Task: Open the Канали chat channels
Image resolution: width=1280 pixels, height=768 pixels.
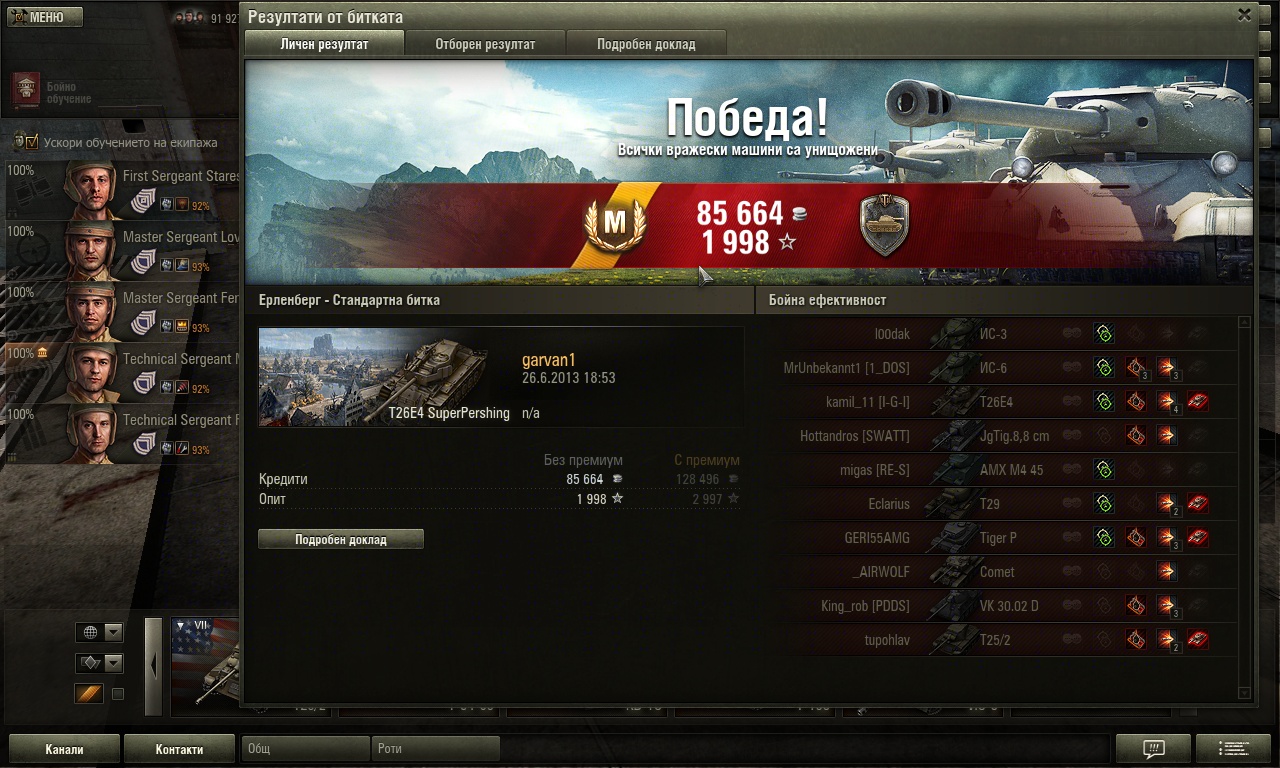Action: click(64, 749)
